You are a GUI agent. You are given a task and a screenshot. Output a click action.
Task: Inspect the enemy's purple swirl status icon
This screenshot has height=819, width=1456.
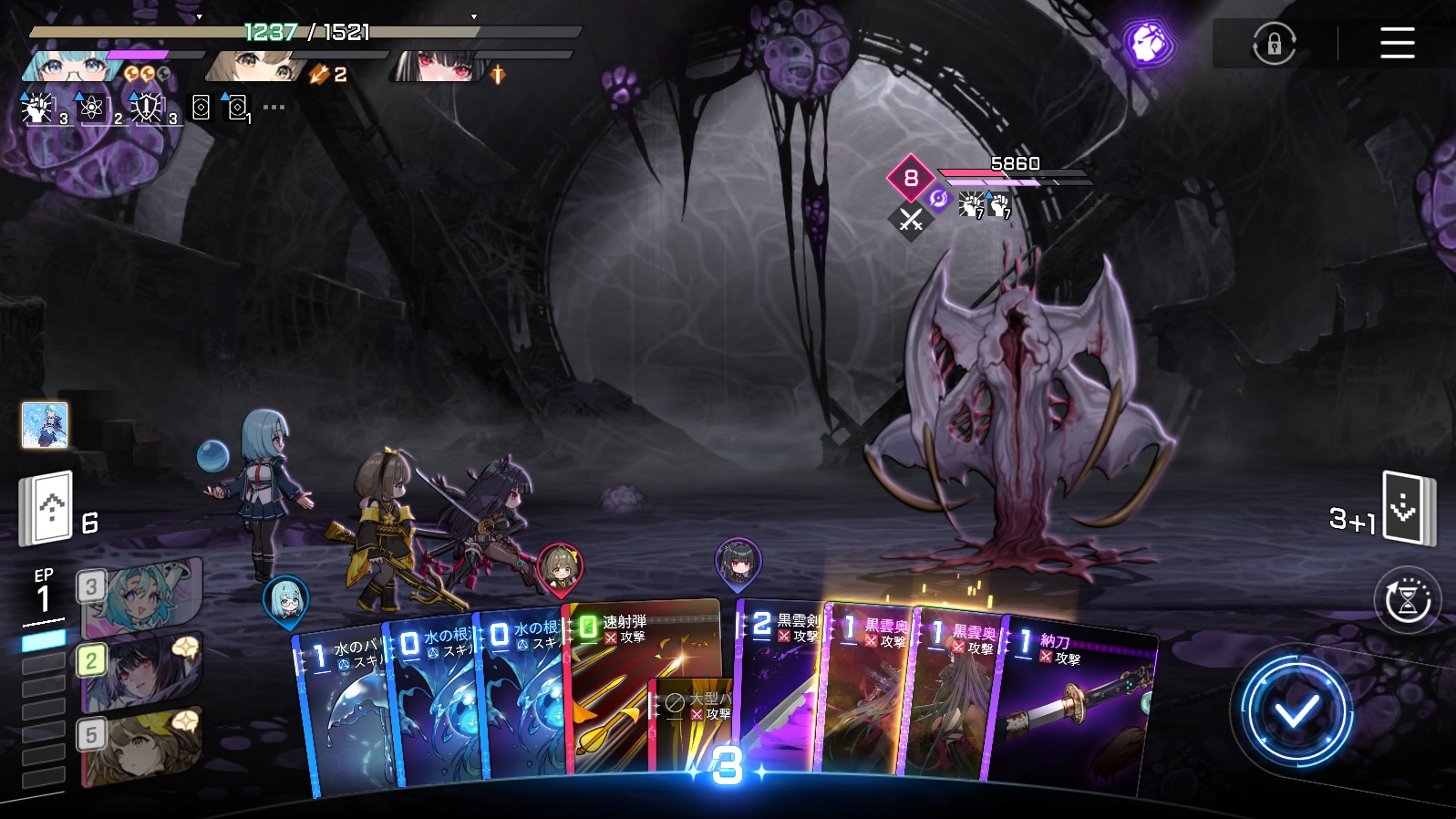point(938,199)
